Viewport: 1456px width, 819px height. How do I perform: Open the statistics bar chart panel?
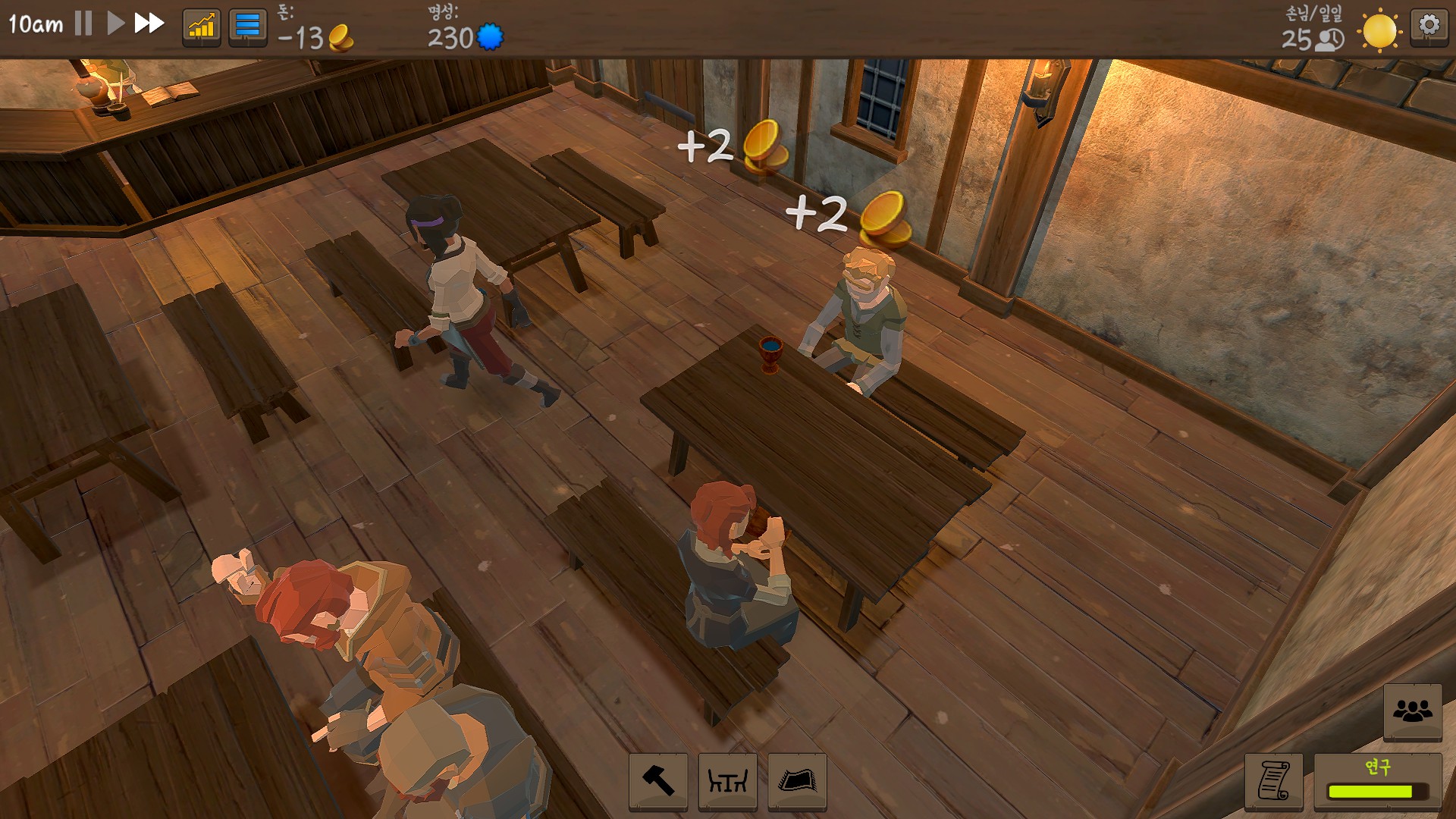point(202,28)
